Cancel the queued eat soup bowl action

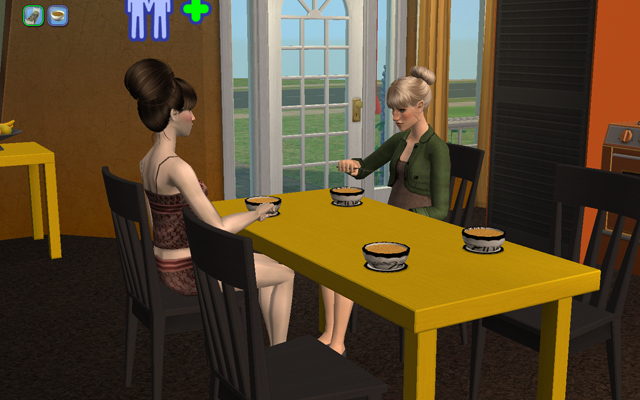point(58,16)
